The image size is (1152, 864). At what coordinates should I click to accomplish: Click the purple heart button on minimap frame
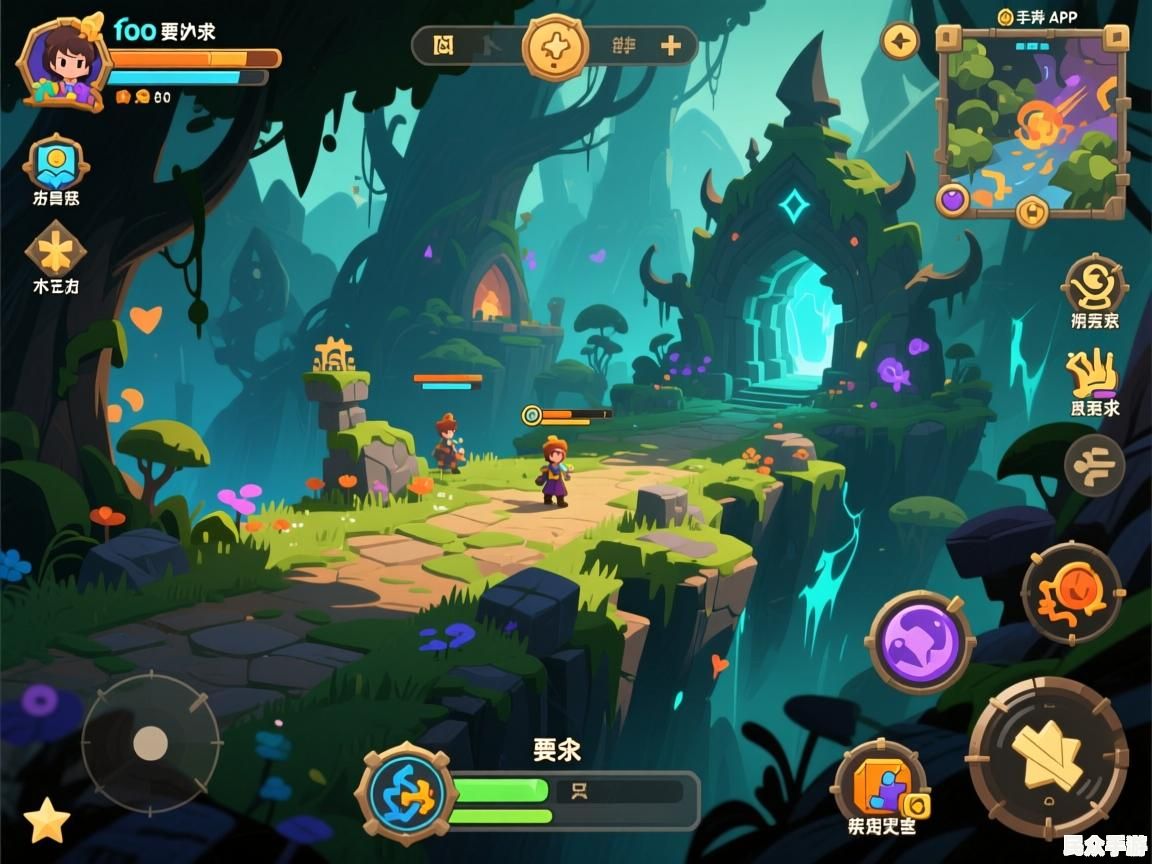tap(953, 199)
